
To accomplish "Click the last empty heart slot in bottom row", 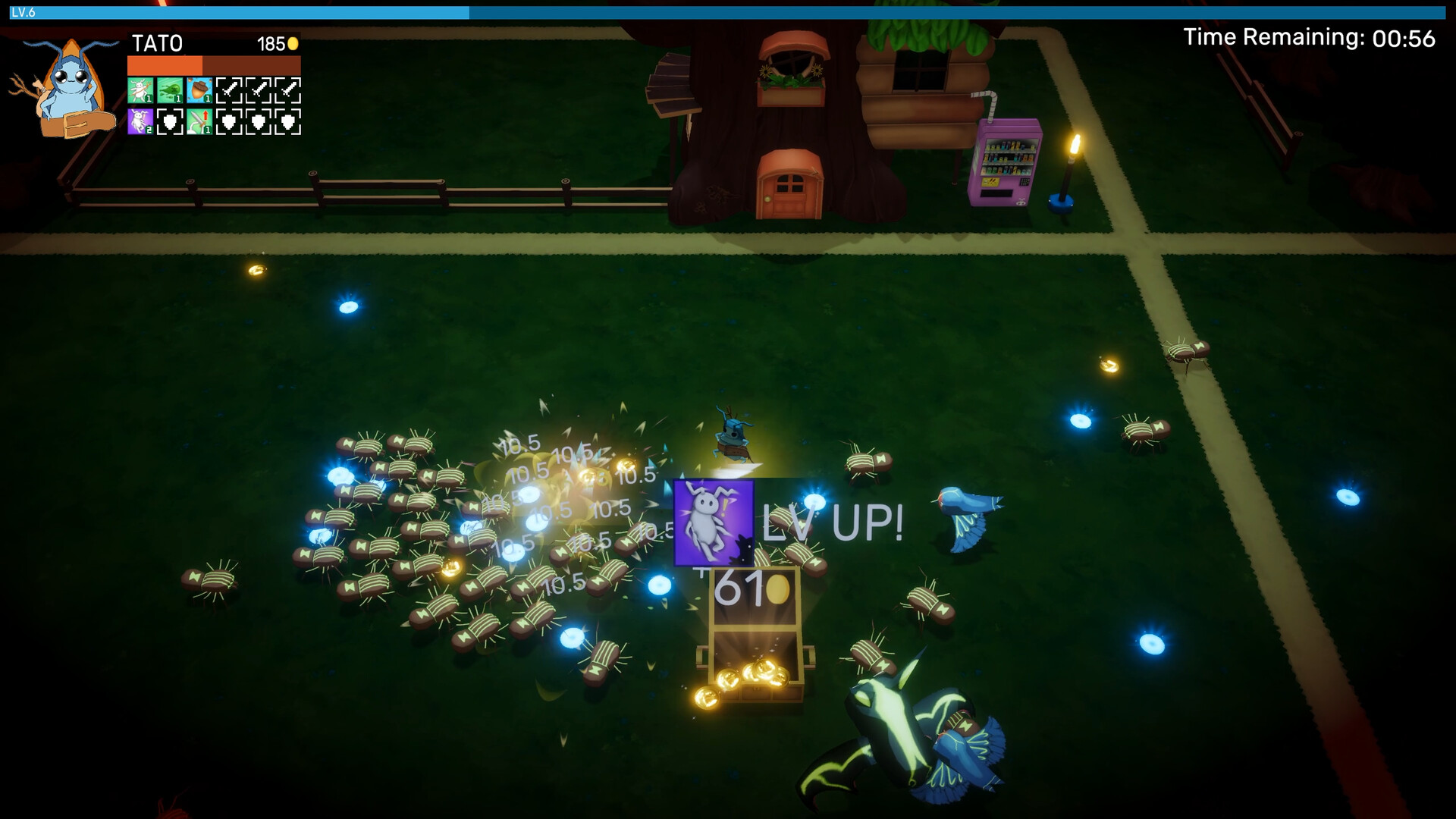I will point(289,121).
